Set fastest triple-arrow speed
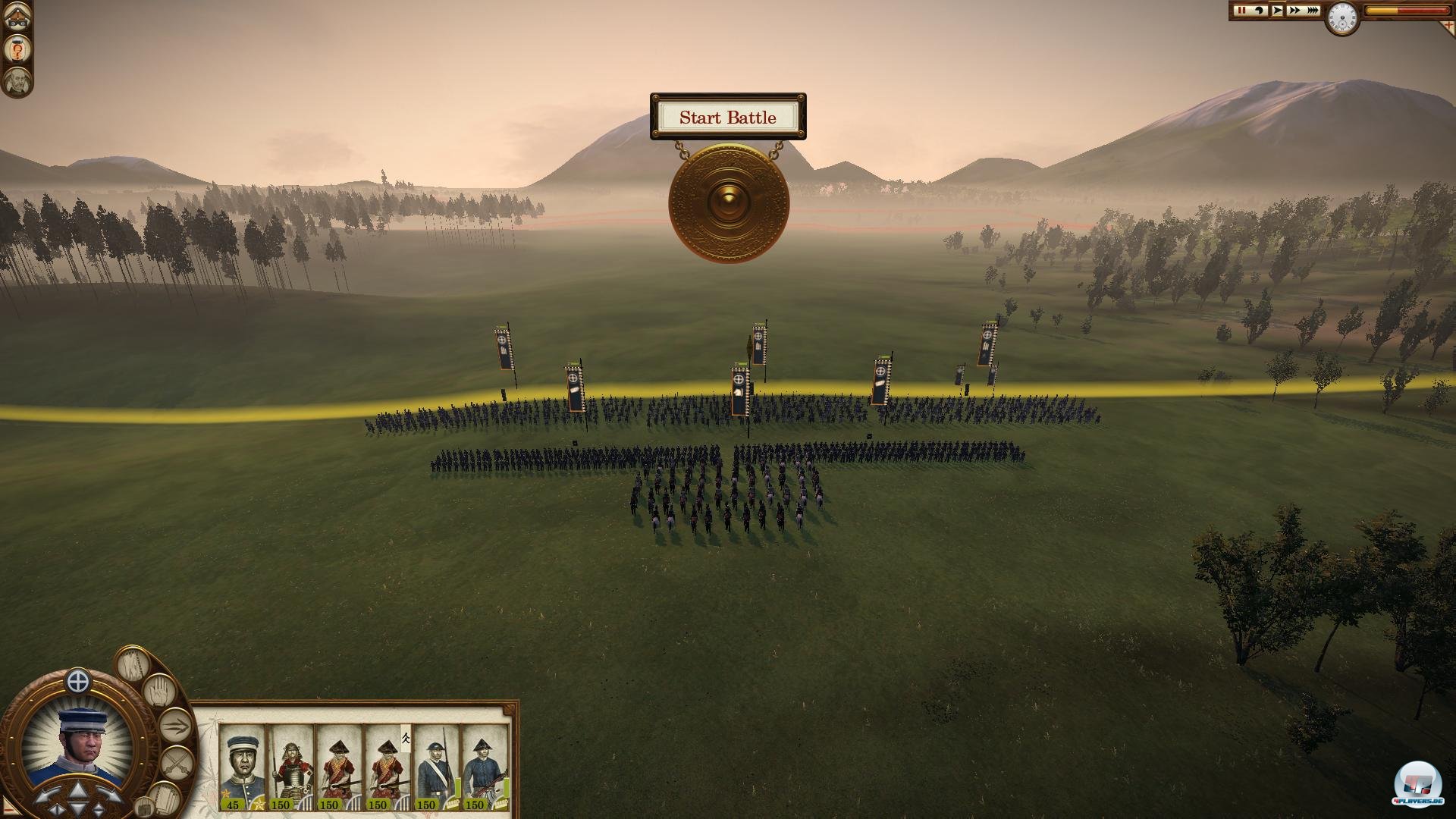The height and width of the screenshot is (819, 1456). click(x=1312, y=11)
